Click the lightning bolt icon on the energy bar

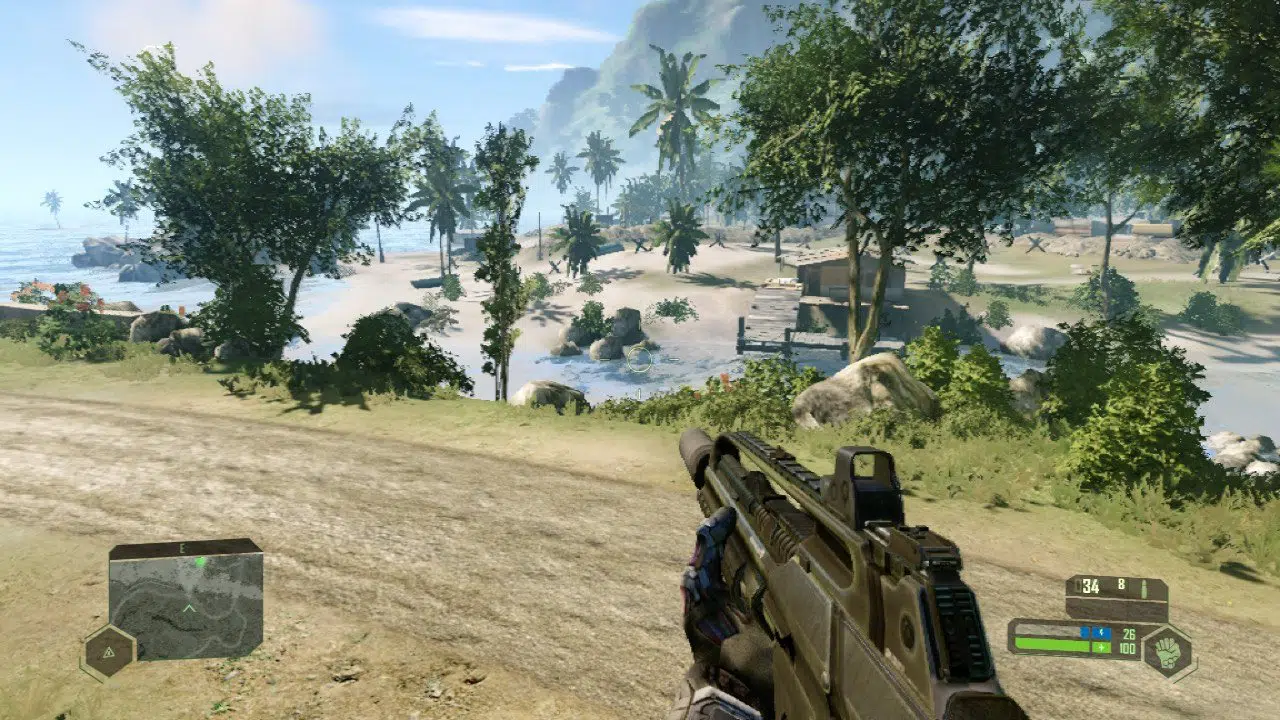click(1101, 632)
